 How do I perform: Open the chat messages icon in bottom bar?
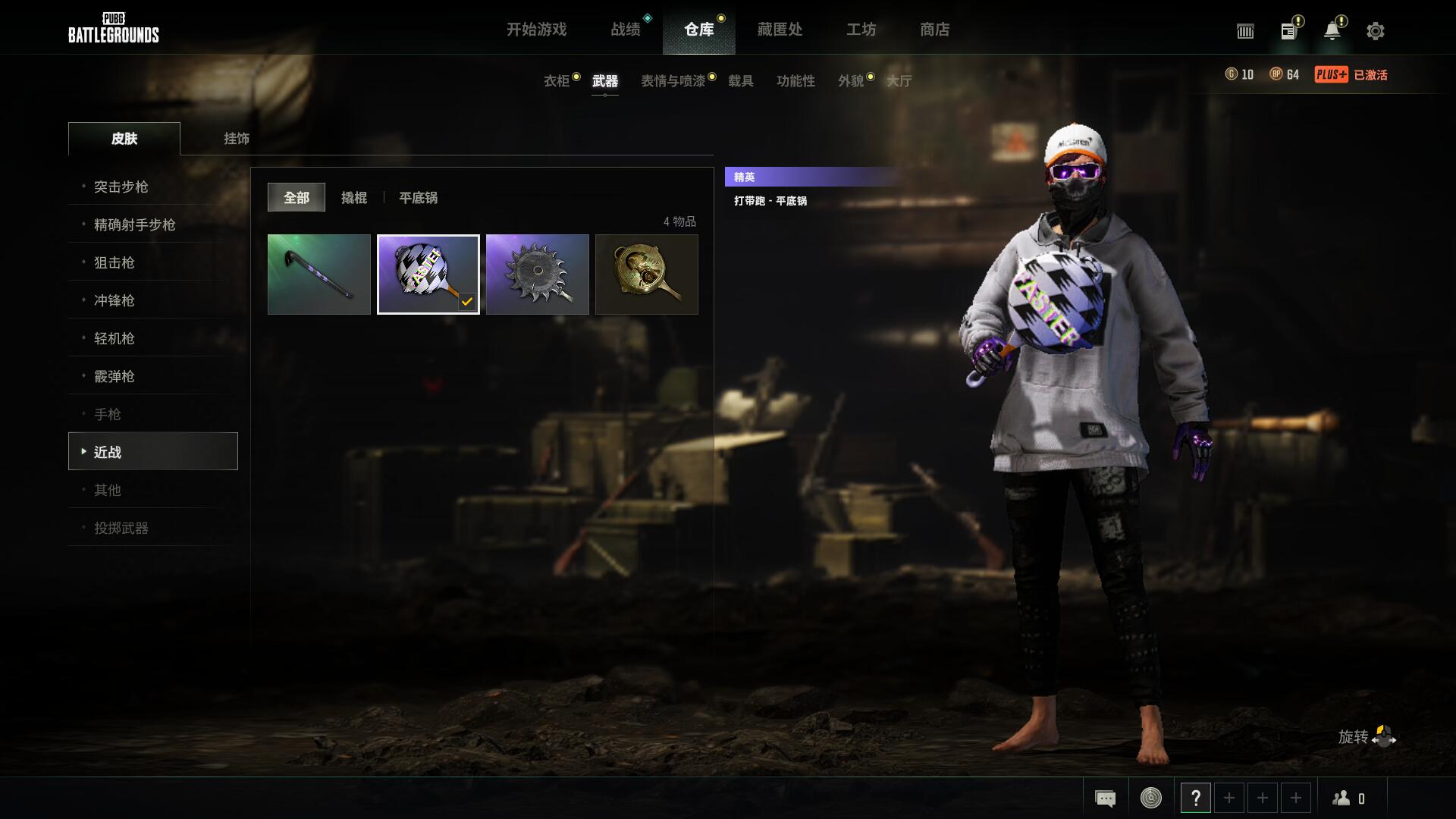pos(1105,797)
